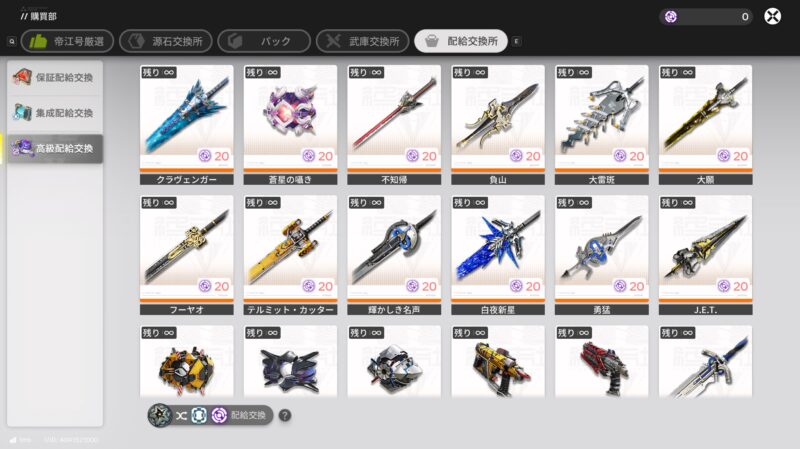Close the shop with the X button
800x449 pixels.
(x=773, y=16)
